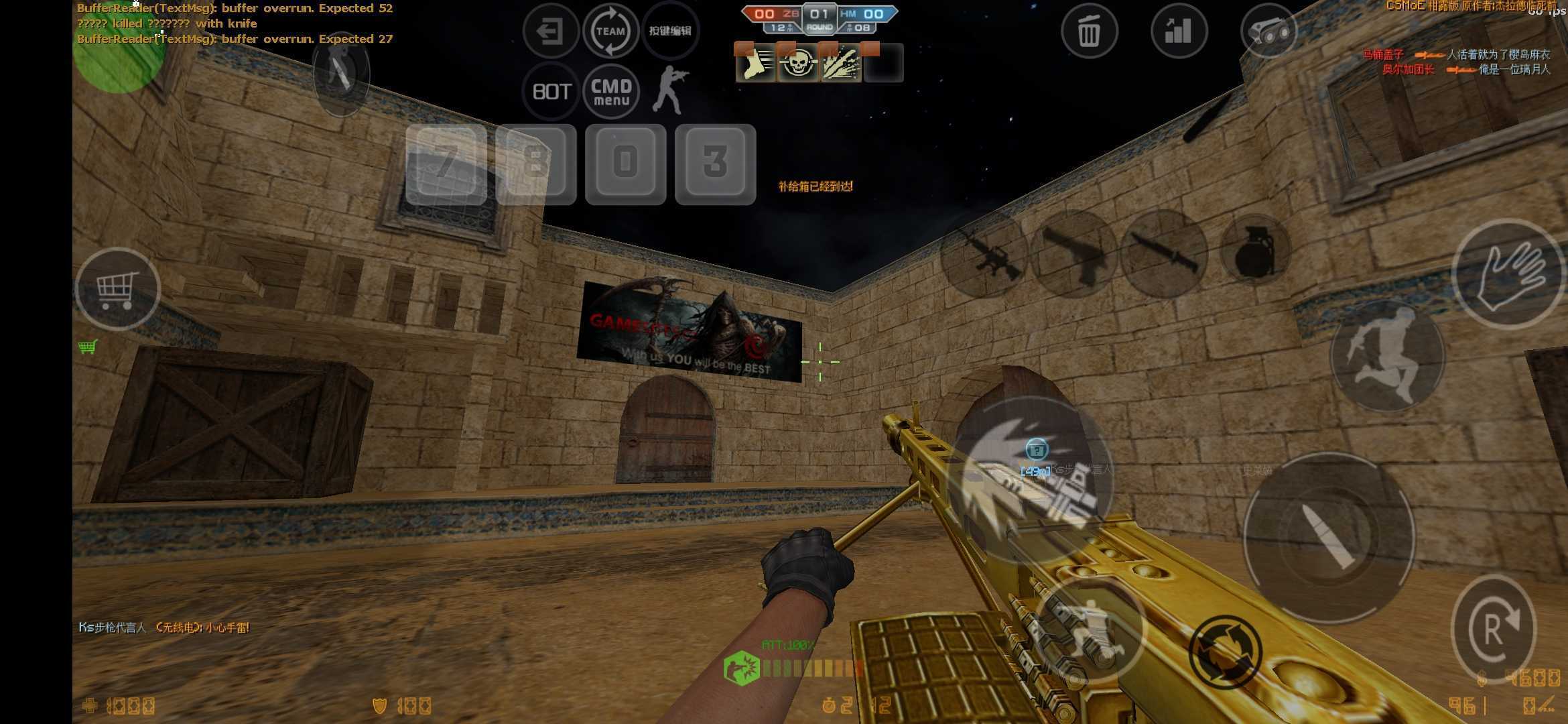Tap the number 0 key
Image resolution: width=1568 pixels, height=724 pixels.
625,164
